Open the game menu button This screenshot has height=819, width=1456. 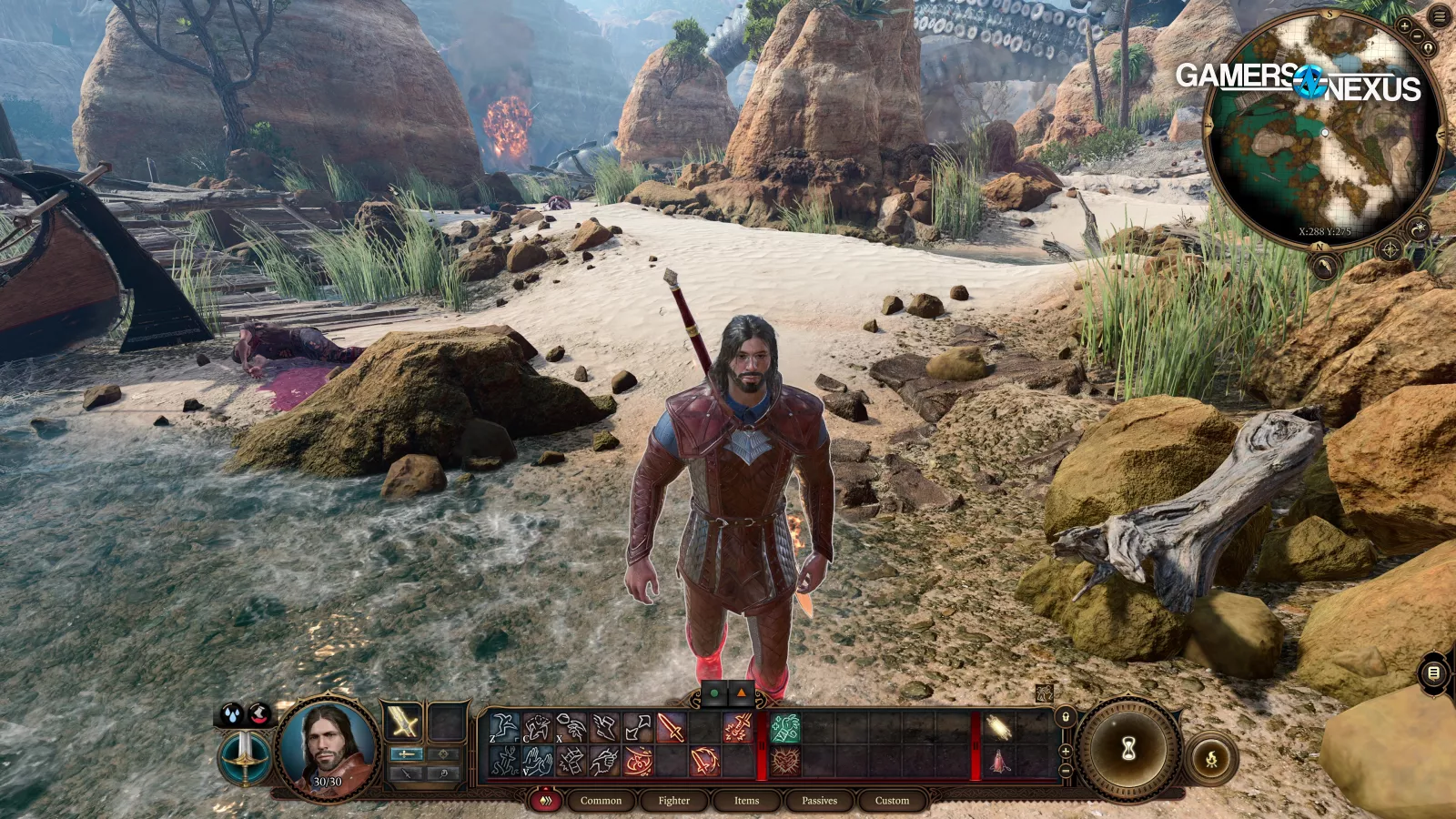[1440, 17]
